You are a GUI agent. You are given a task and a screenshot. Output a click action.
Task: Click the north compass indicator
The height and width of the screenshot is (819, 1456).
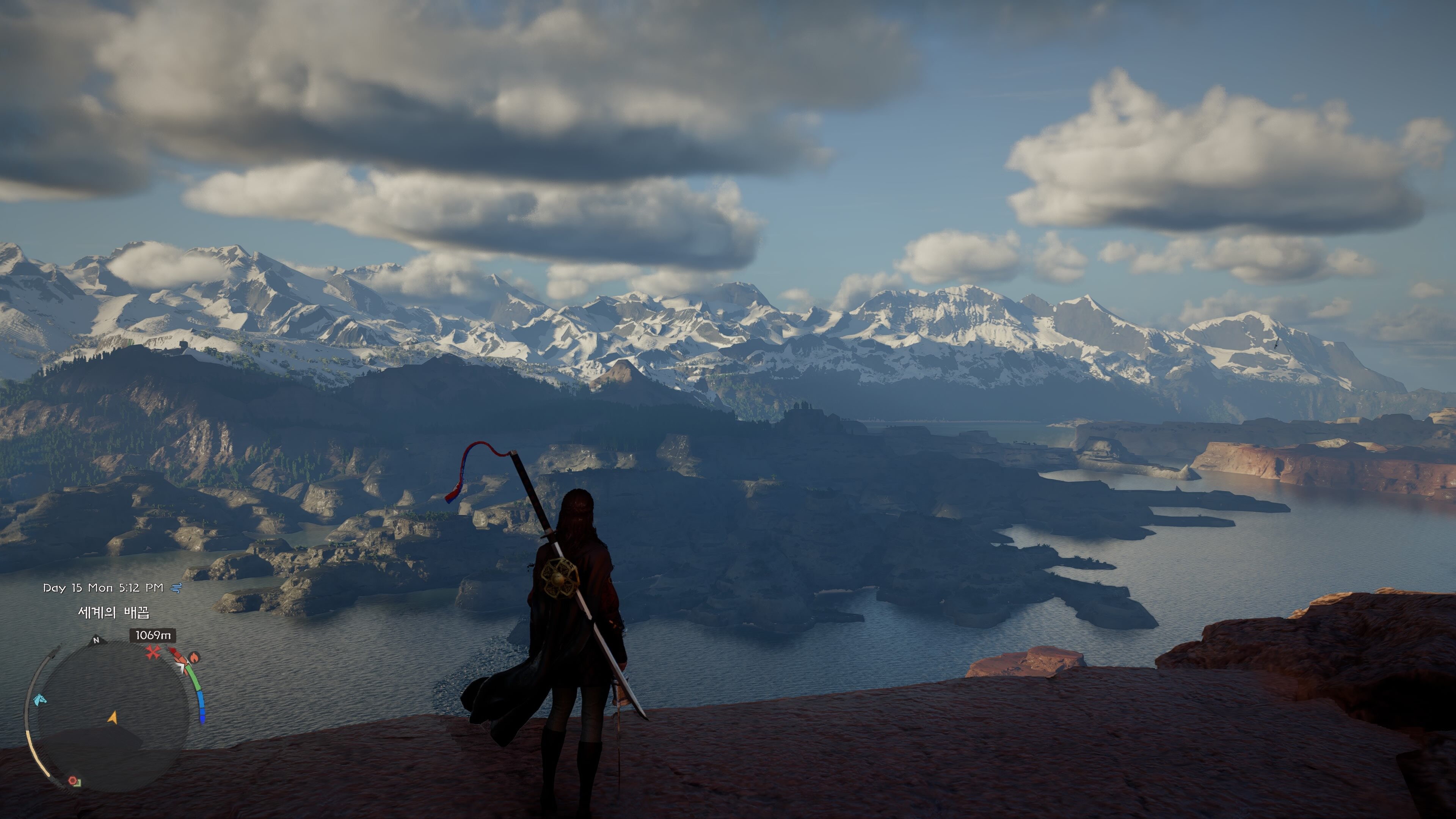(x=96, y=640)
